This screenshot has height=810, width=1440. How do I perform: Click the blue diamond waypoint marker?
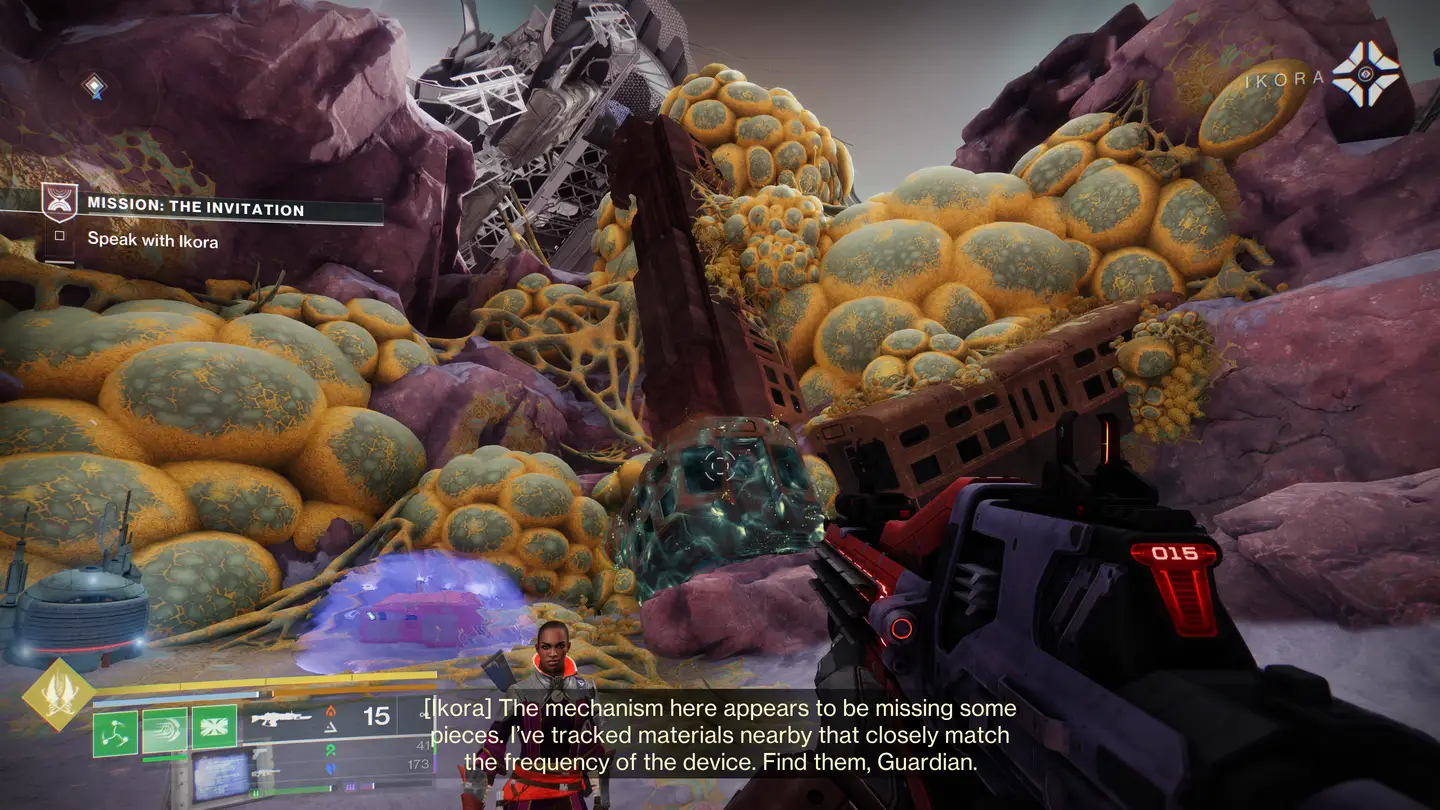(94, 88)
